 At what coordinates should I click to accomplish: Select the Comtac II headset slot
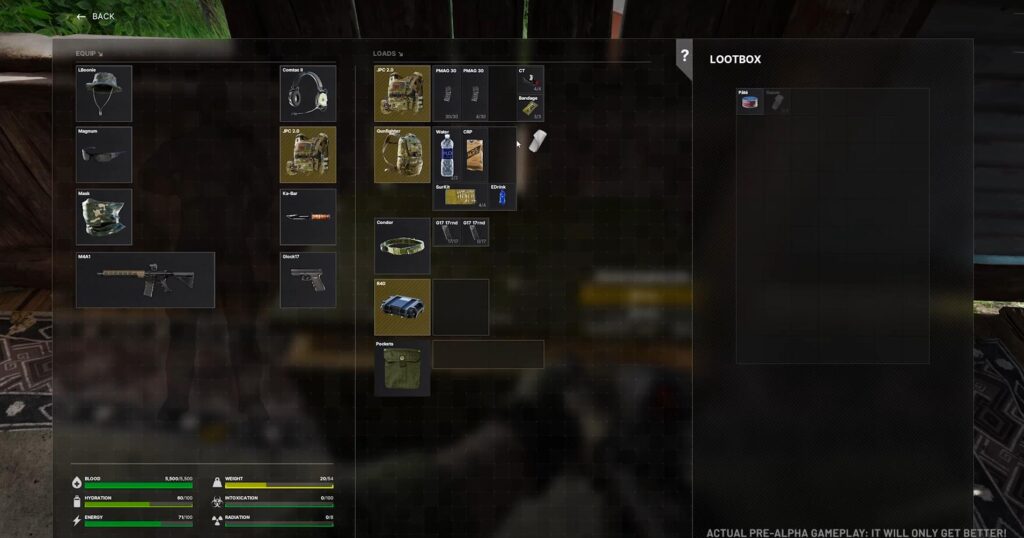tap(307, 92)
